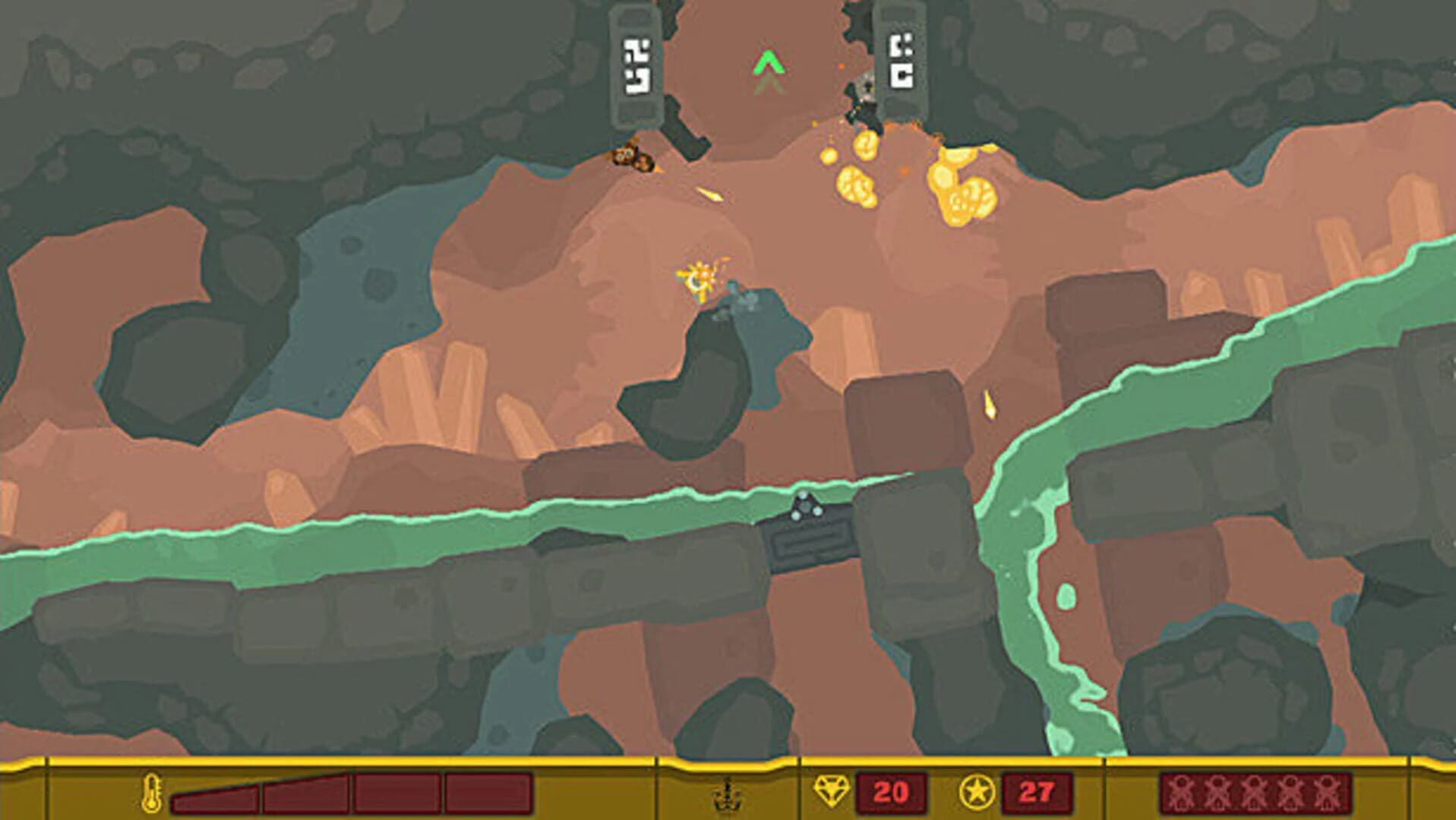Click the thermometer icon in the HUD
The image size is (1456, 820).
(x=150, y=791)
